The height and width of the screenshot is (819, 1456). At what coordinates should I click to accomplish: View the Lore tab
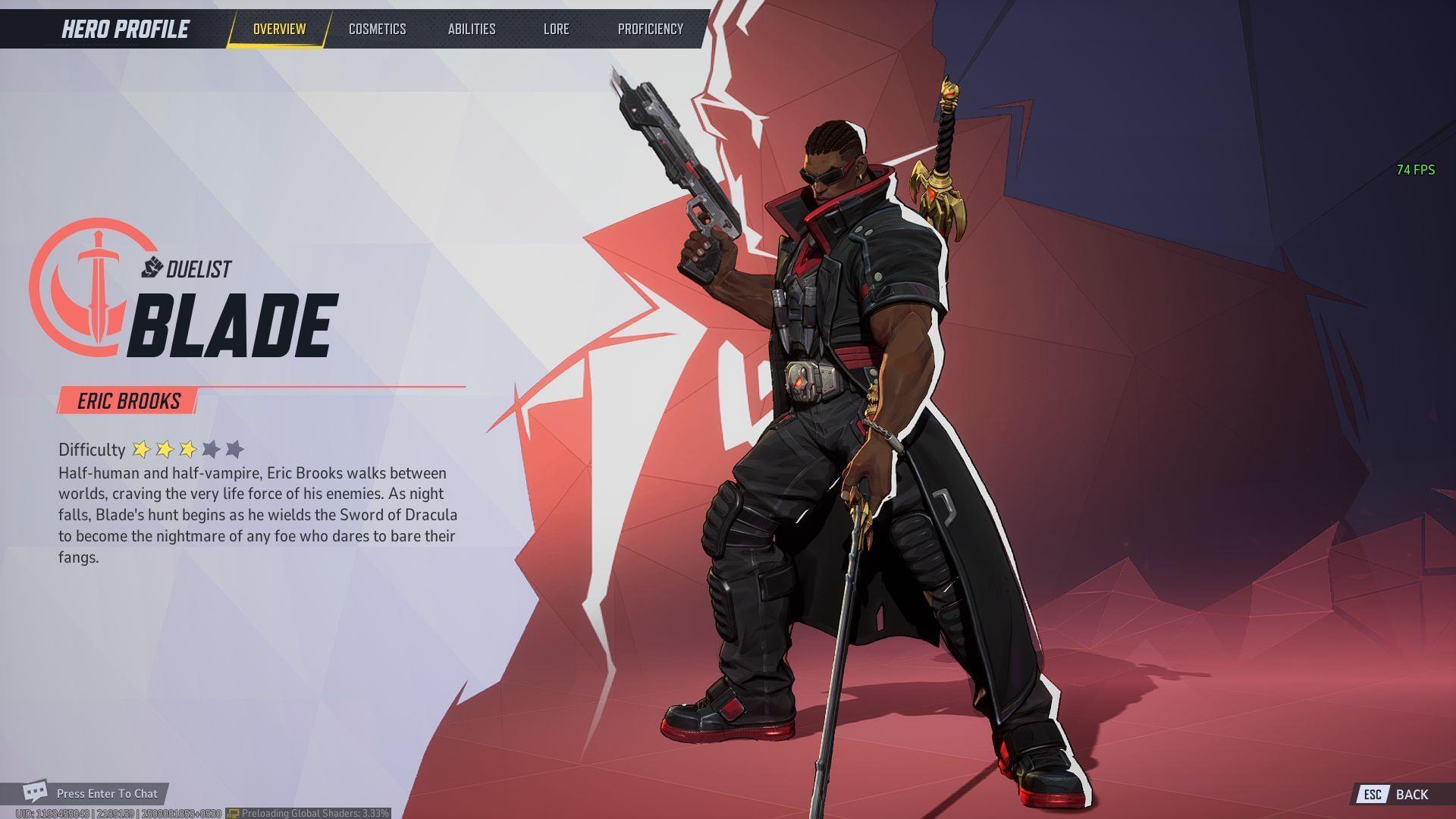click(557, 29)
